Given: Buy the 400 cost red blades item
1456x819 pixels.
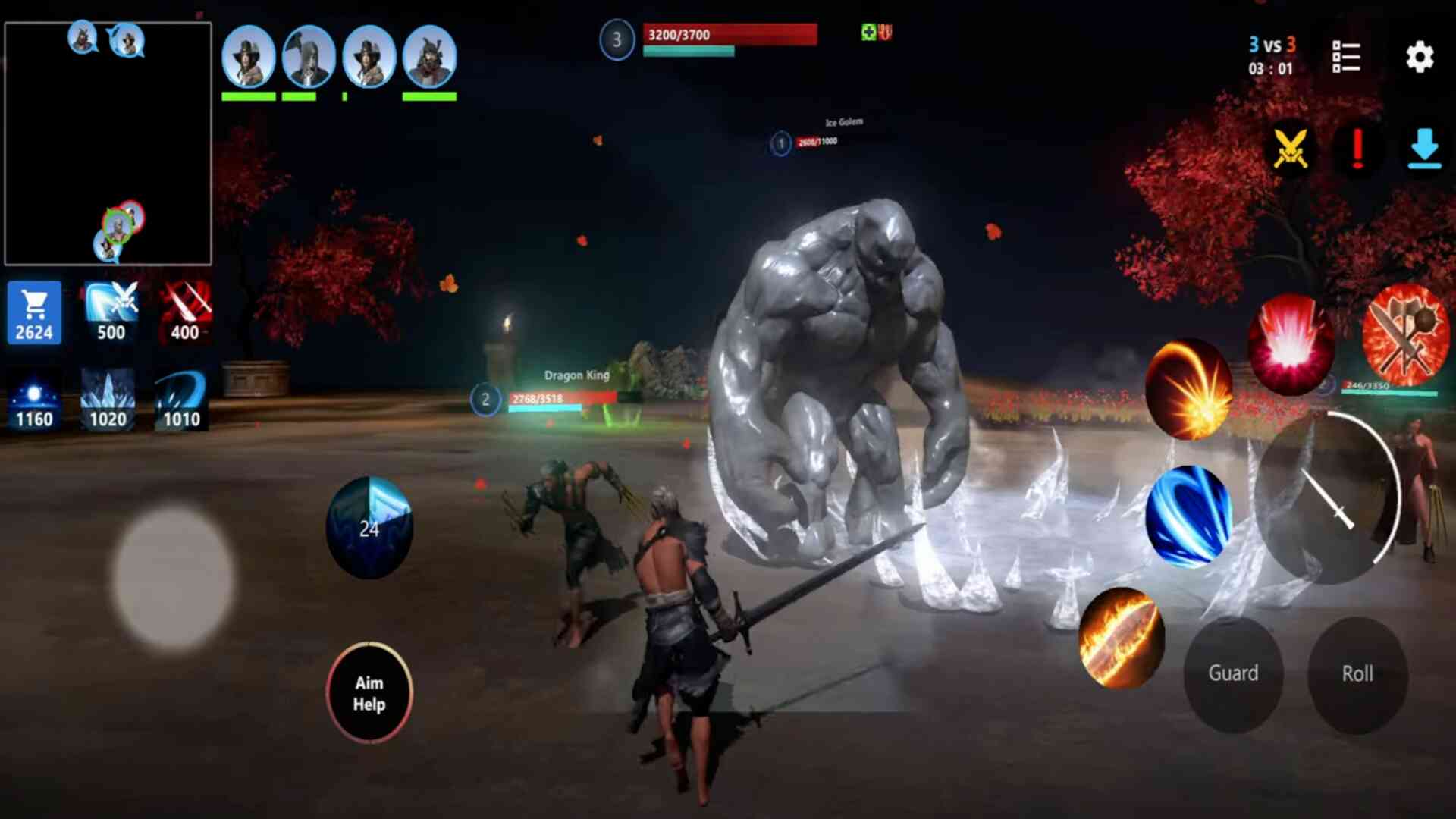Looking at the screenshot, I should [185, 312].
